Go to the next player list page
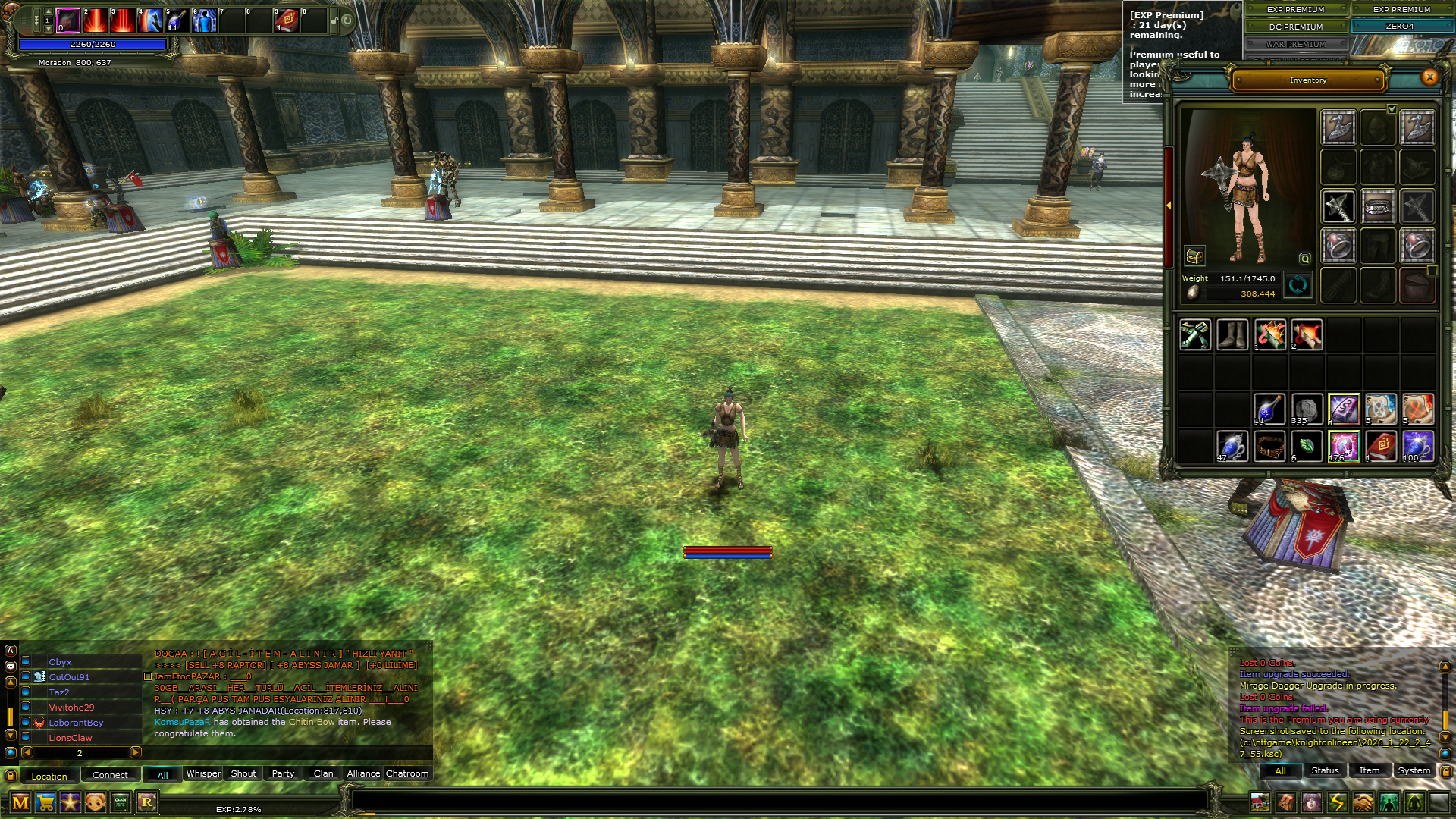 136,752
